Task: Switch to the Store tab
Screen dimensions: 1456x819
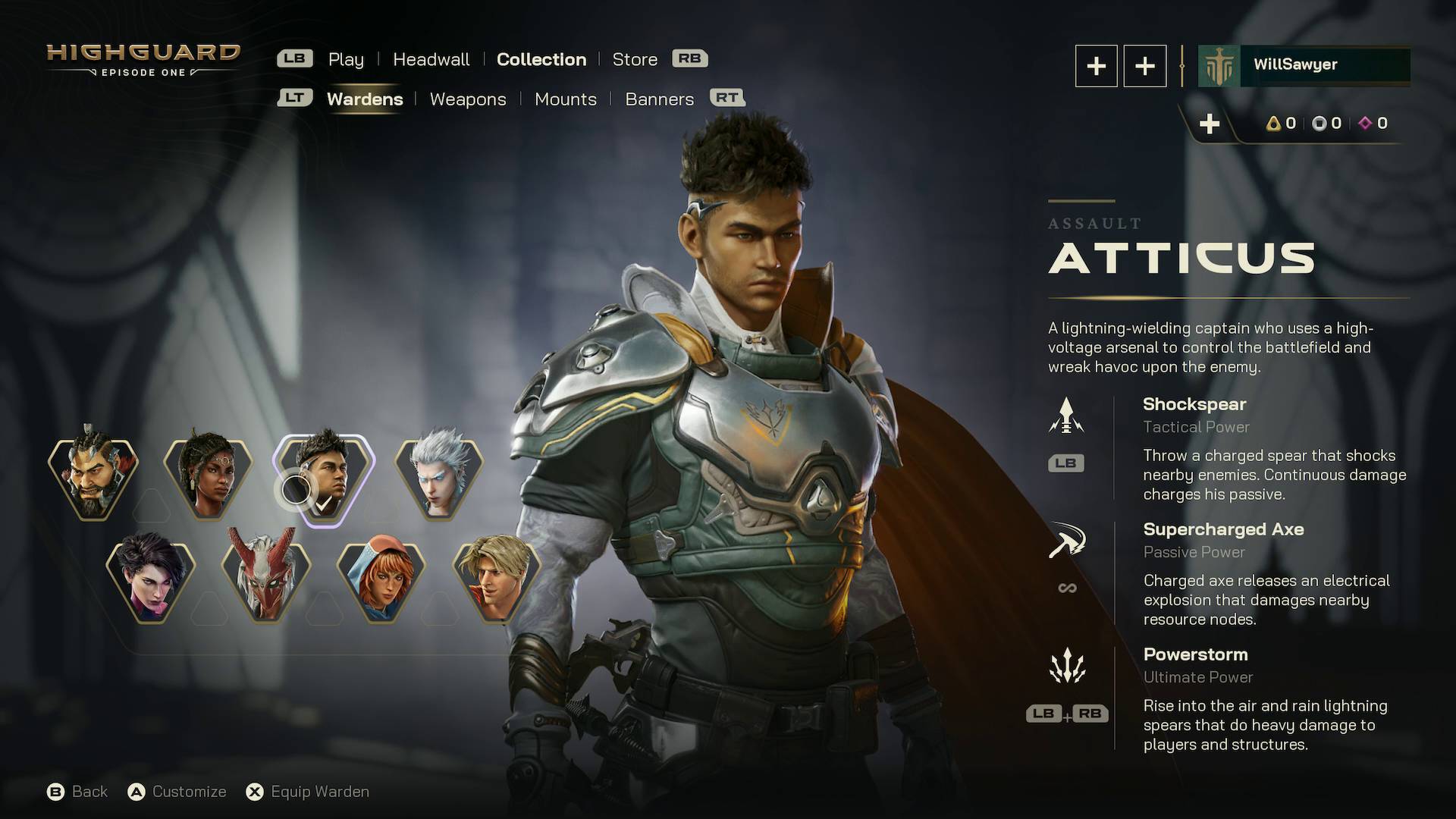Action: pyautogui.click(x=635, y=58)
